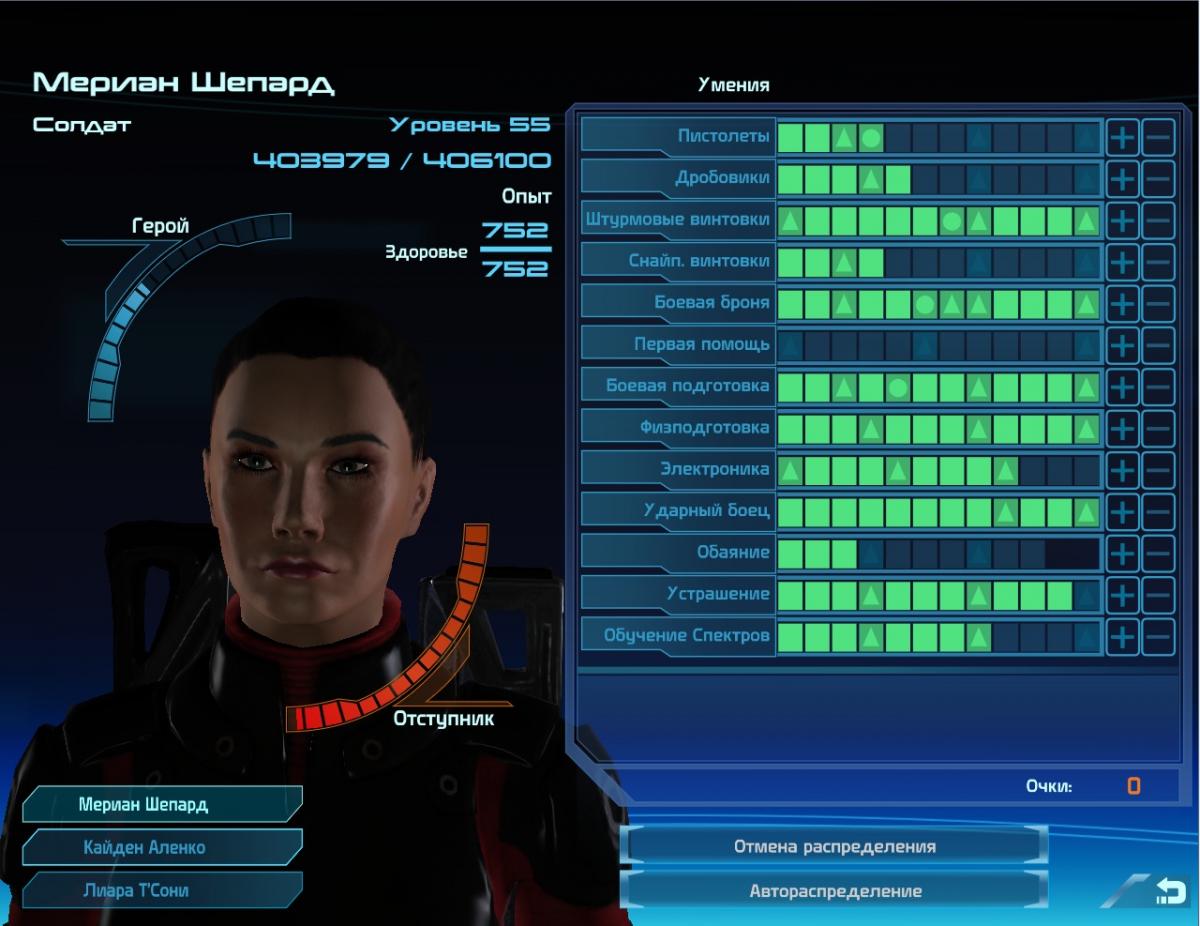Remove a point from Пистолеты

1158,137
